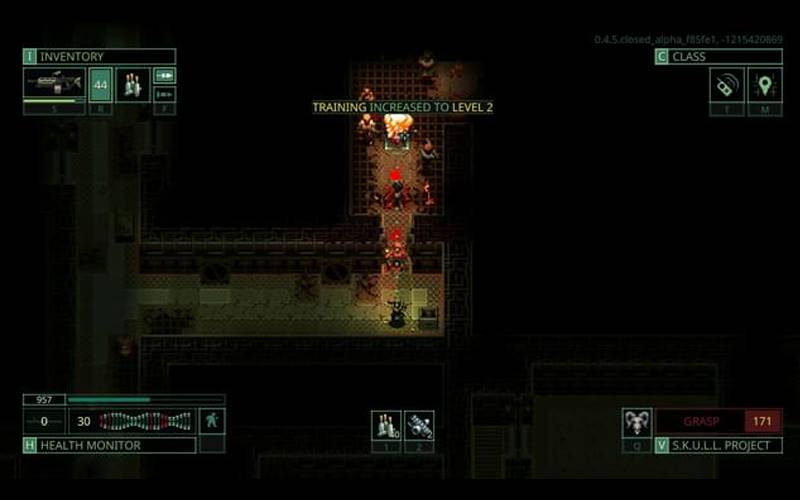Use the bullets item in the first quick slot
Viewport: 800px width, 500px height.
point(386,425)
